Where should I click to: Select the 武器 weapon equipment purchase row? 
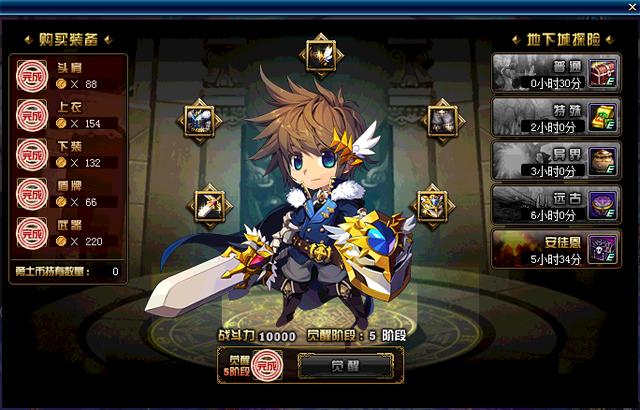(68, 233)
